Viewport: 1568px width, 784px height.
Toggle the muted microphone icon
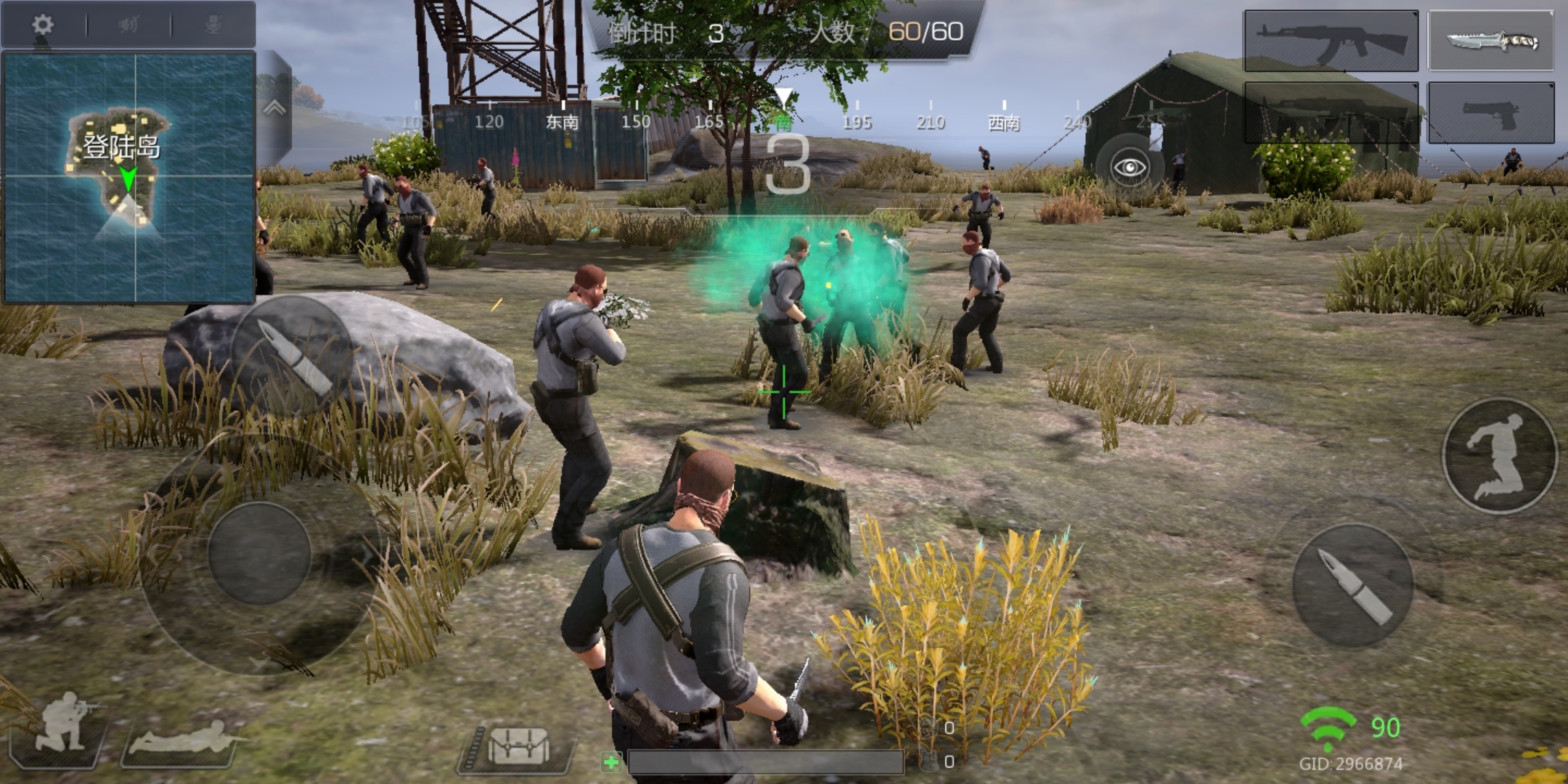[213, 25]
